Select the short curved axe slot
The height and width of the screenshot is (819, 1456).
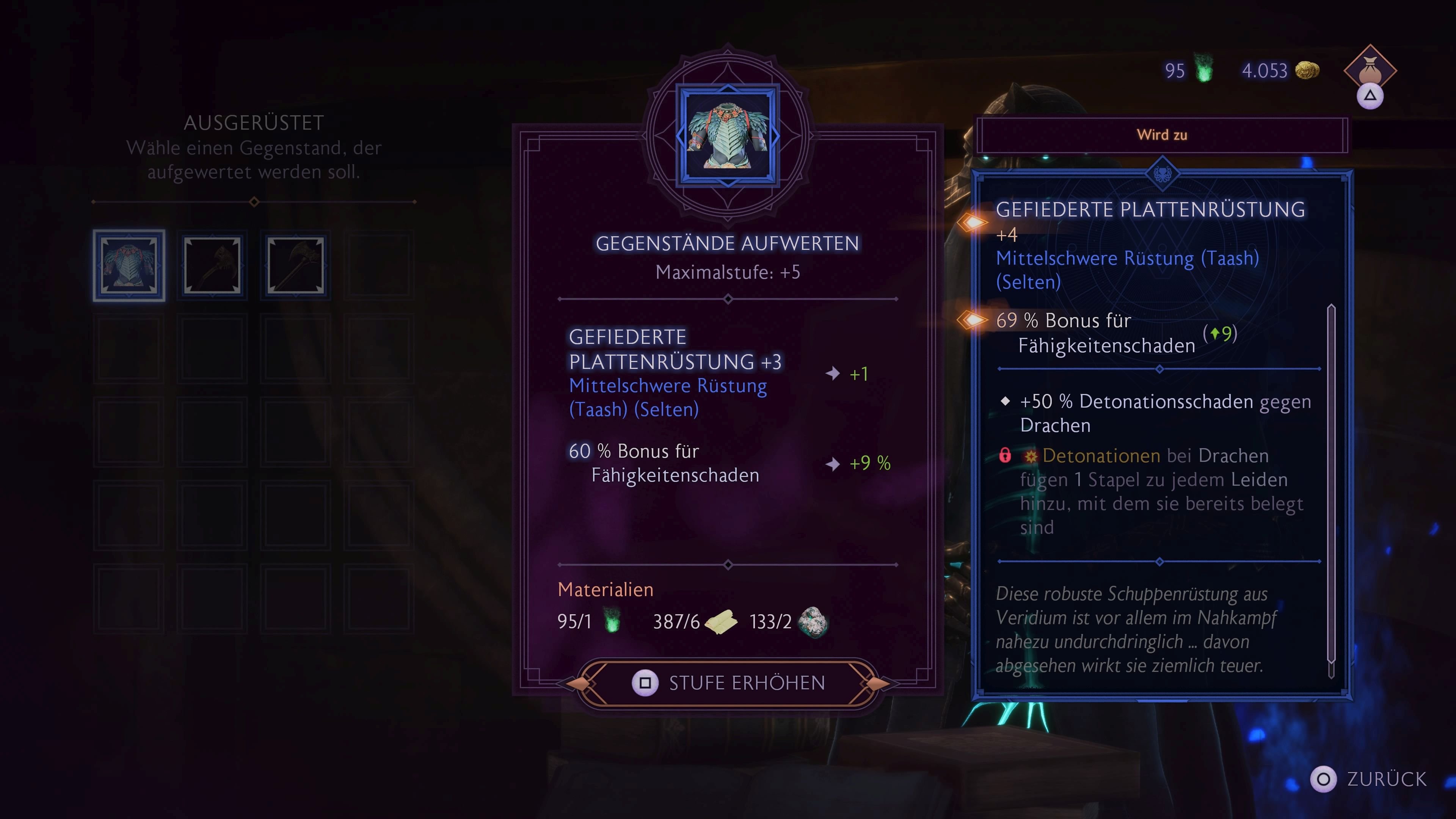[x=212, y=265]
